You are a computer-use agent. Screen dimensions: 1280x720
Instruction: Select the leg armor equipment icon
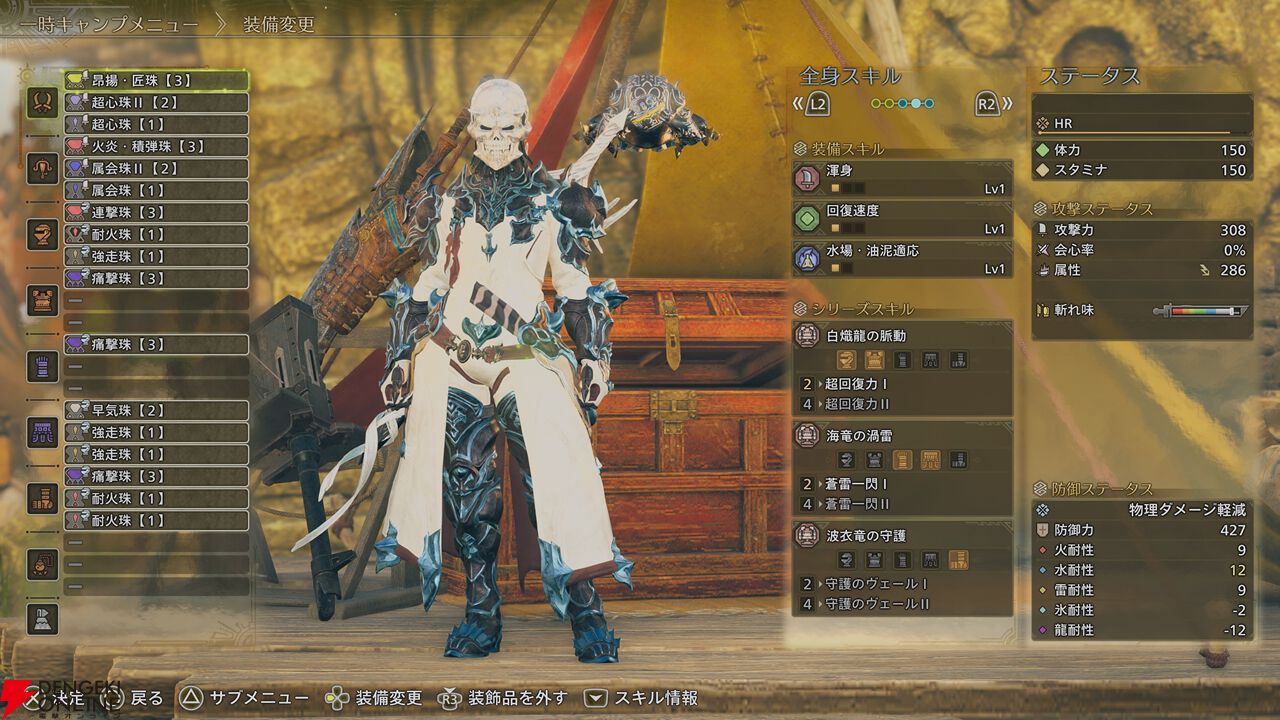coord(42,498)
